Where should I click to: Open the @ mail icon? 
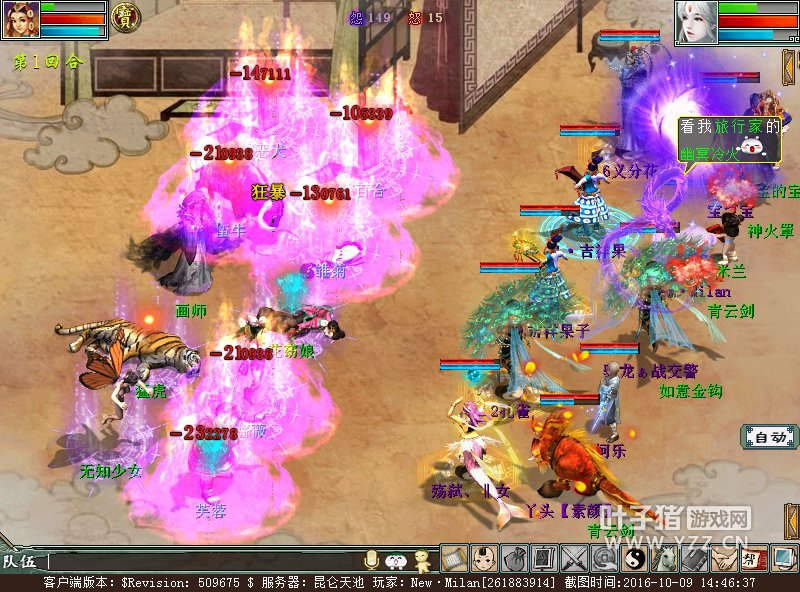pos(604,558)
